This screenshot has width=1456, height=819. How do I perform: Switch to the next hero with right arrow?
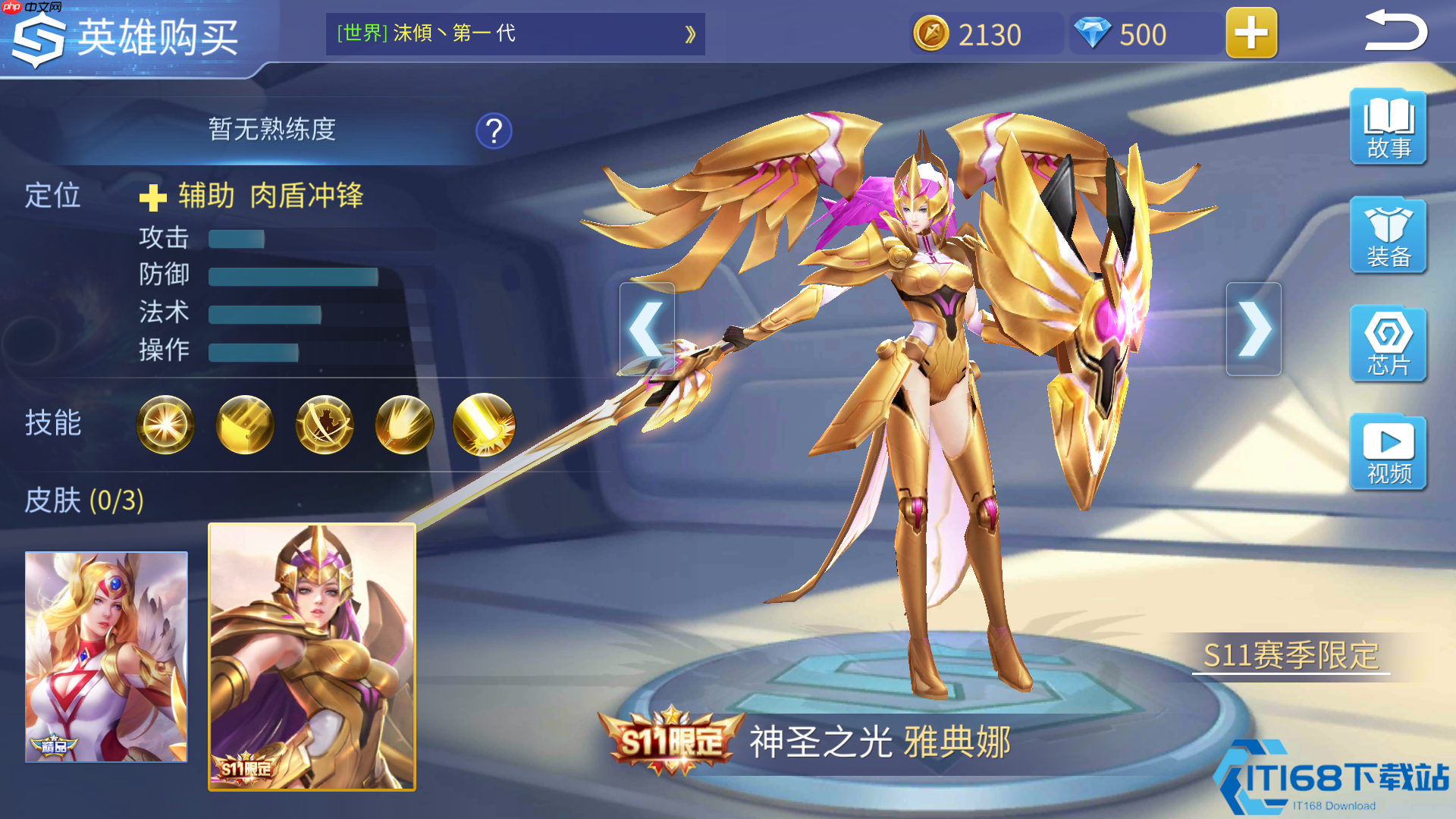point(1254,328)
